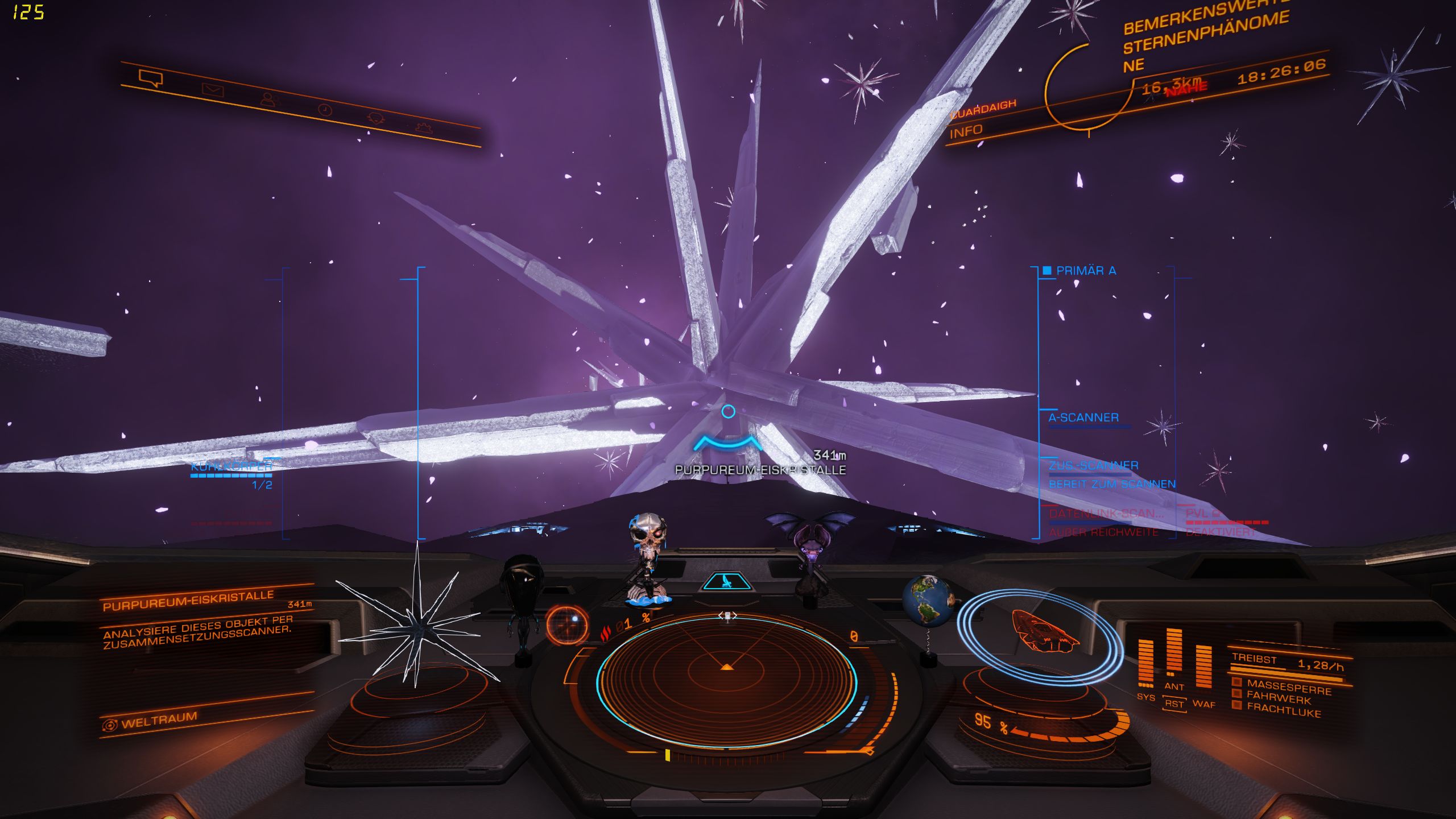Viewport: 1456px width, 819px height.
Task: Click the RST power reset button
Action: (1174, 704)
